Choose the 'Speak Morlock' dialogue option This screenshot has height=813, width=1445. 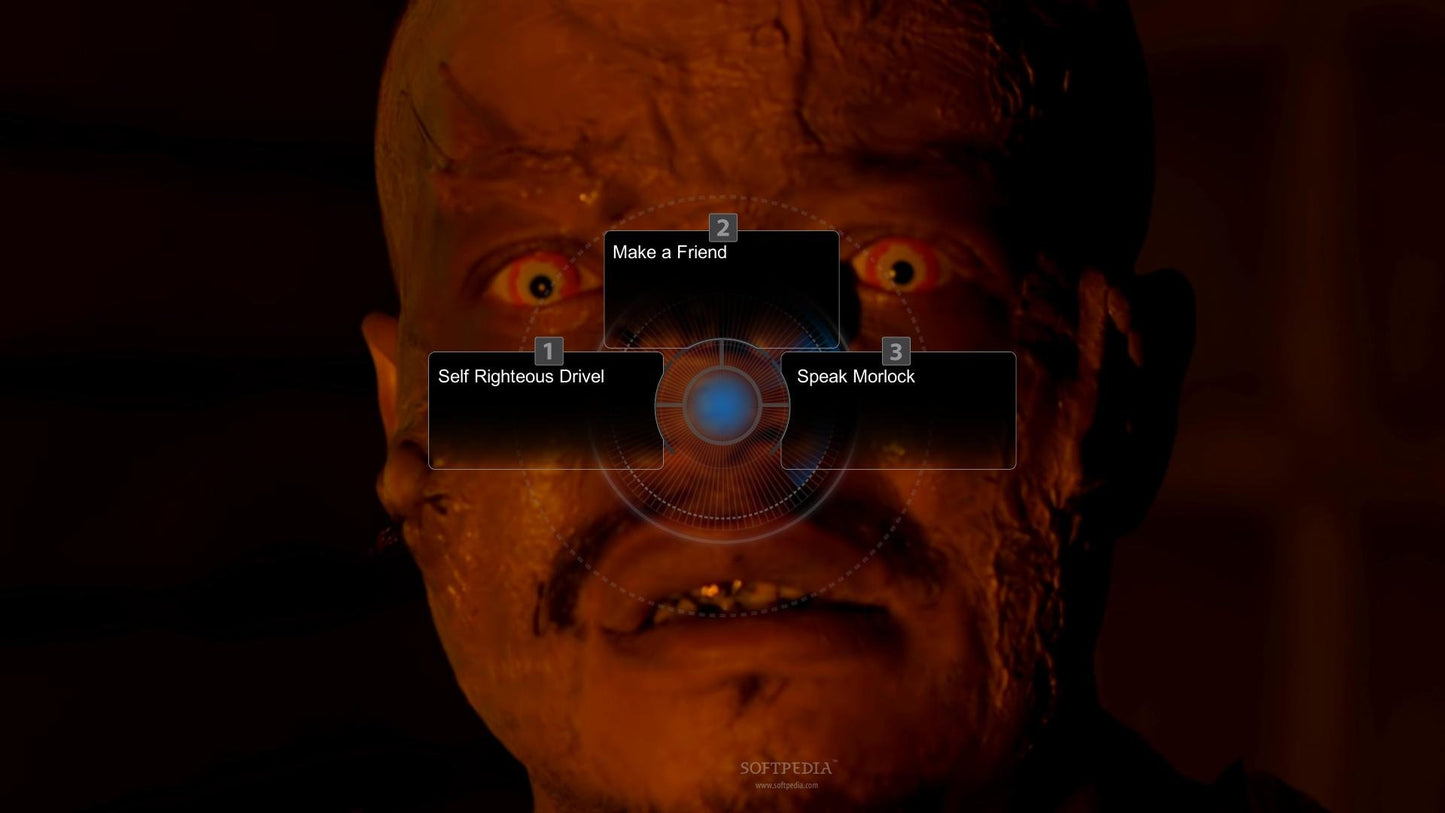(897, 408)
